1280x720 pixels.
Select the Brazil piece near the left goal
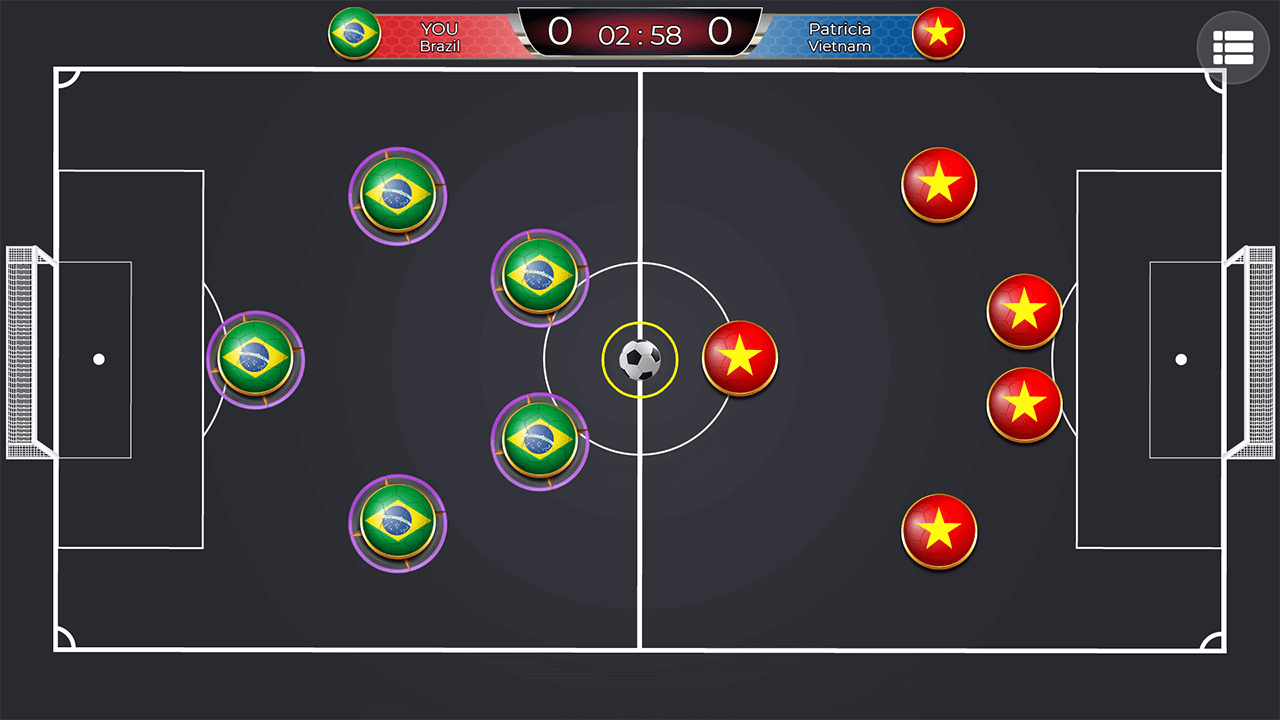pyautogui.click(x=255, y=358)
